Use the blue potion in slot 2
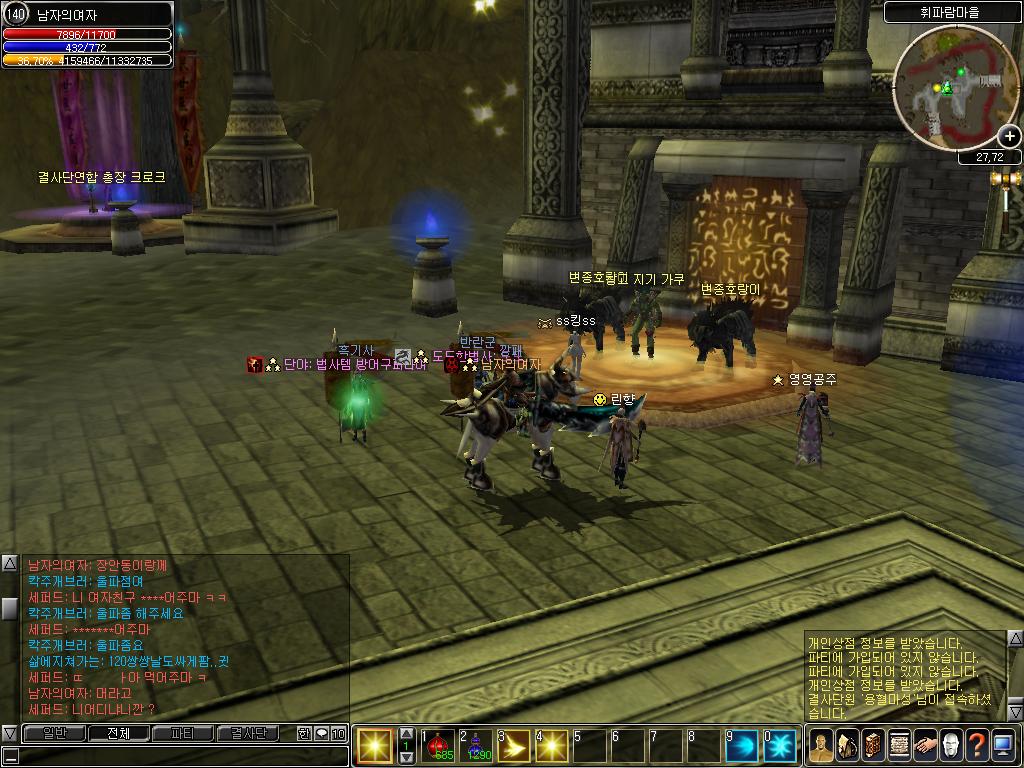The image size is (1024, 768). click(x=477, y=746)
